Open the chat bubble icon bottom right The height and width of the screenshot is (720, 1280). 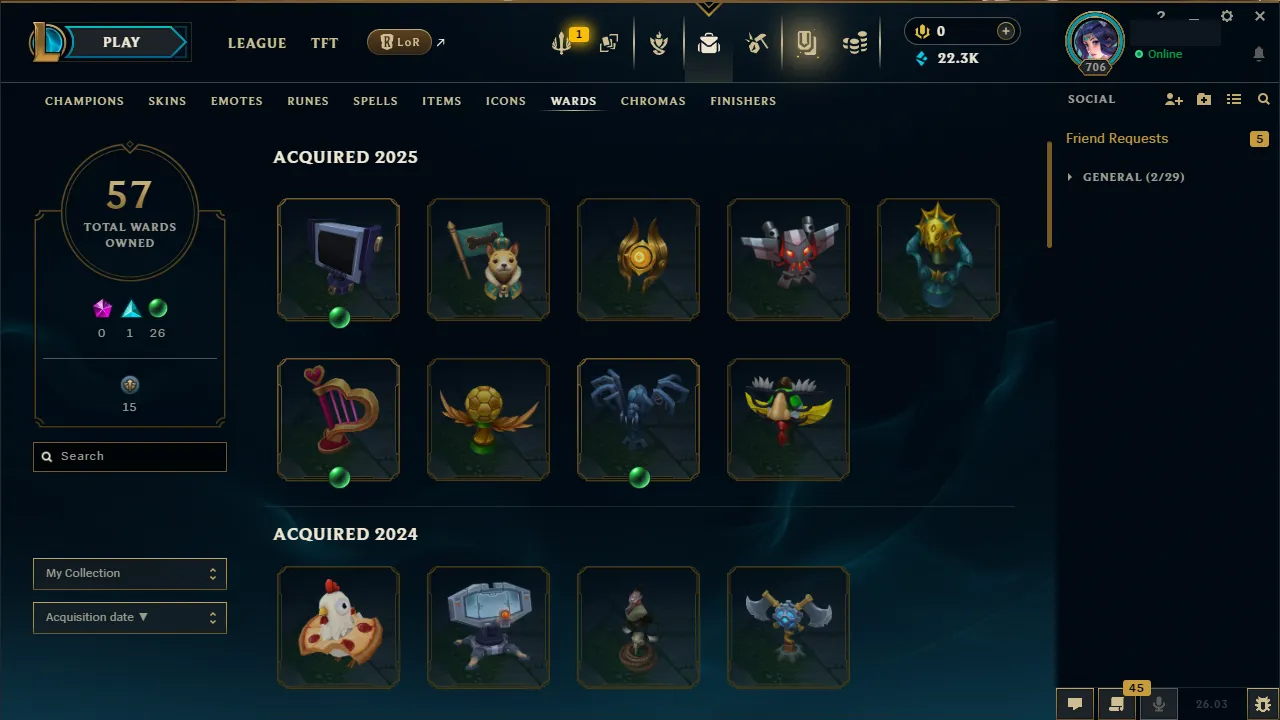point(1074,704)
